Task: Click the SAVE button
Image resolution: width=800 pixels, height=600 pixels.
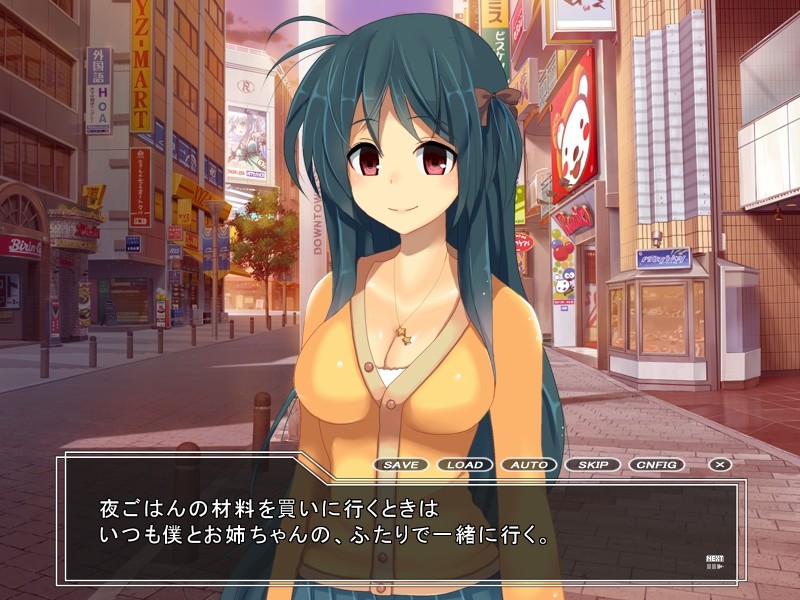Action: point(401,465)
